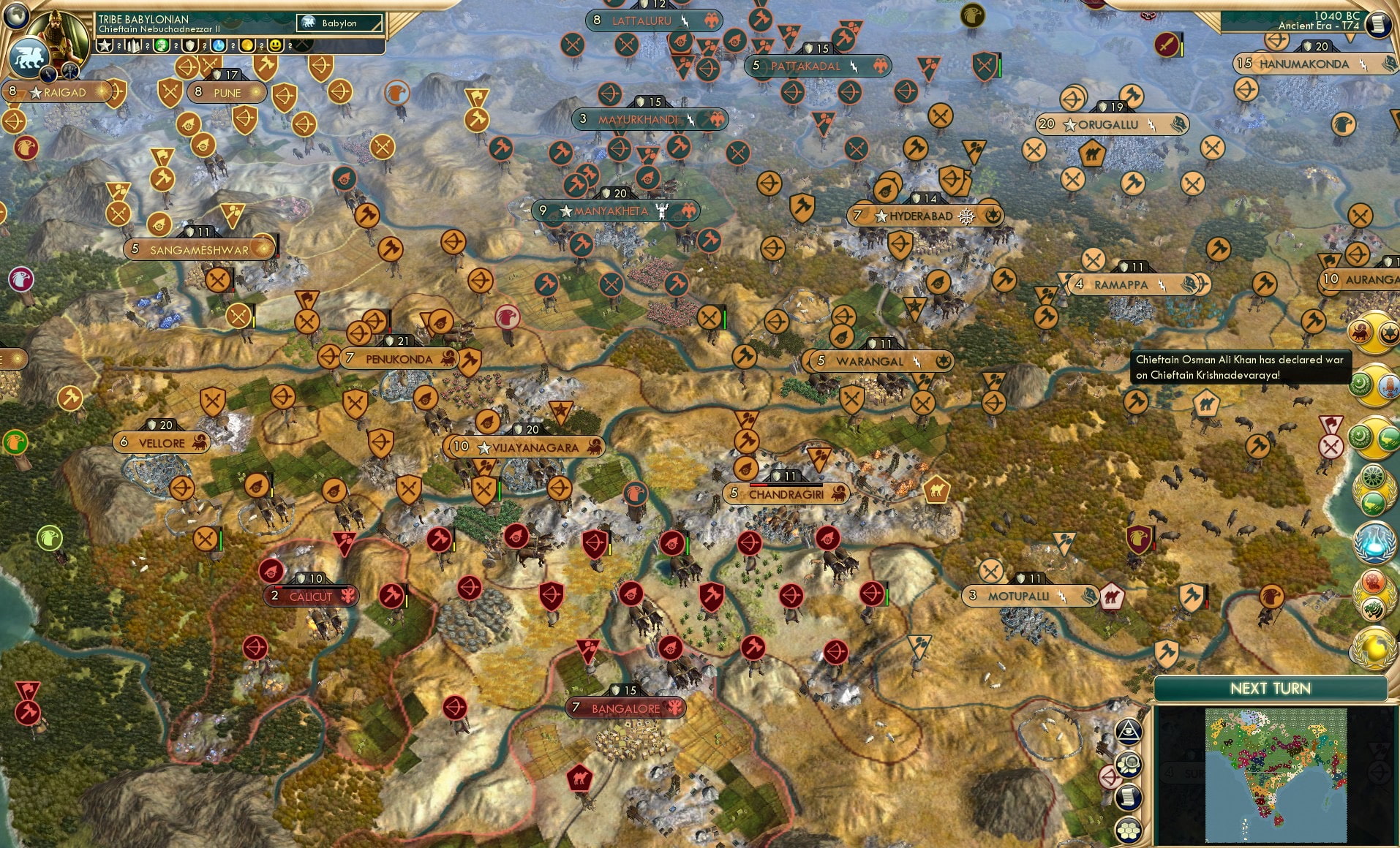
Task: Click the all-seeing-eye strategic view icon
Action: pos(1129,731)
